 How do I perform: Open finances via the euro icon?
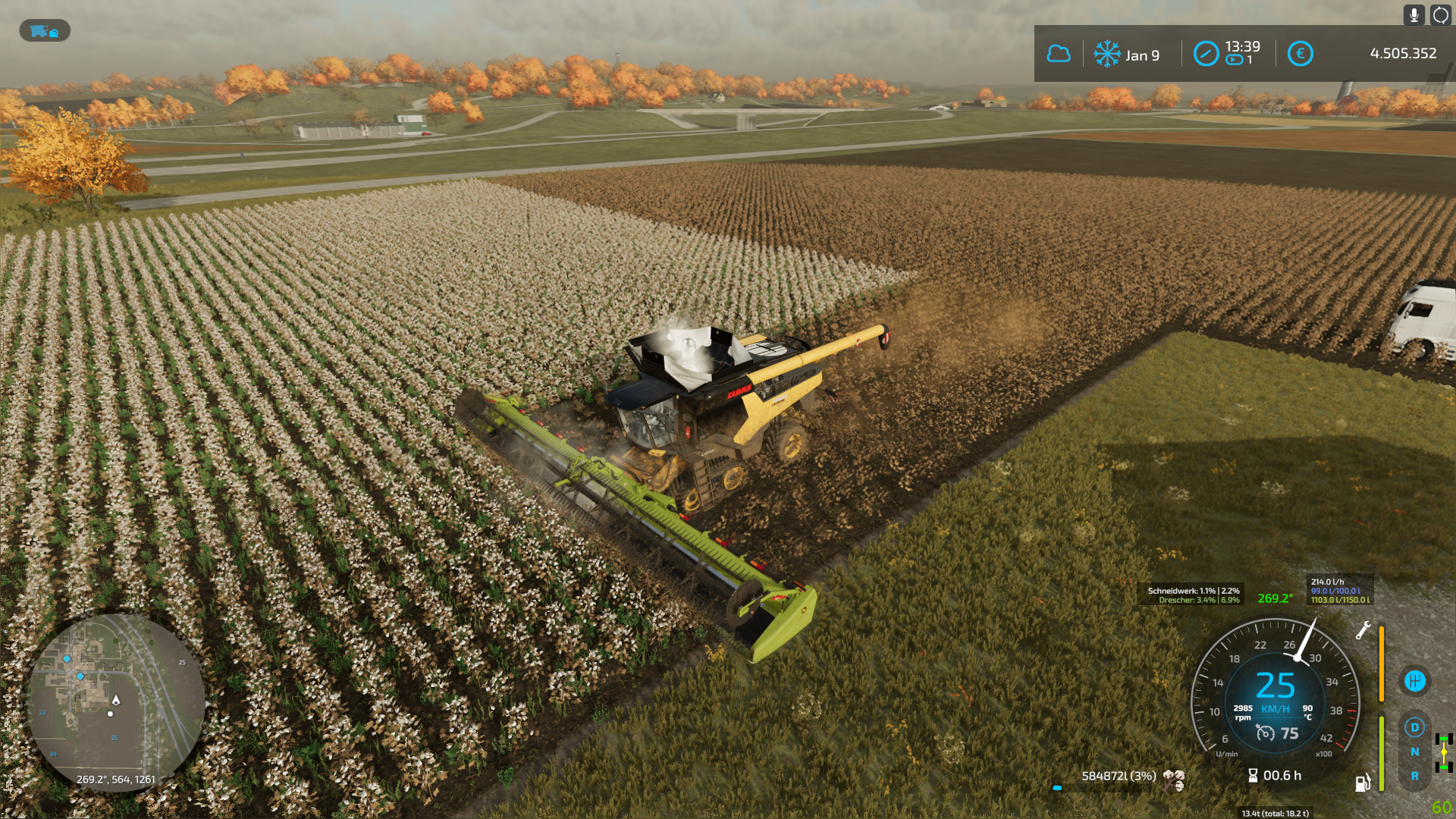tap(1300, 54)
